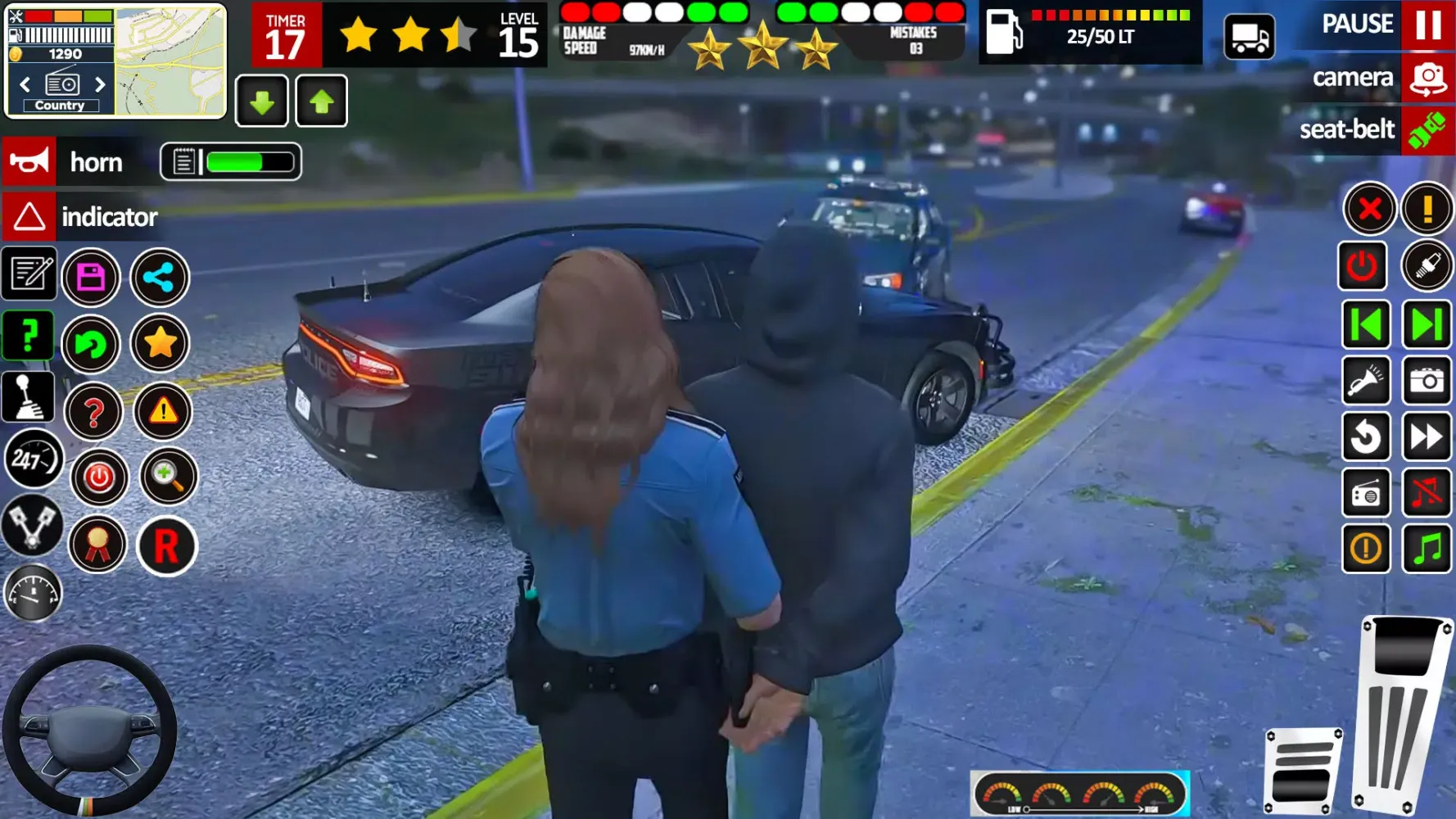Select the award ribbon icon

click(x=97, y=545)
